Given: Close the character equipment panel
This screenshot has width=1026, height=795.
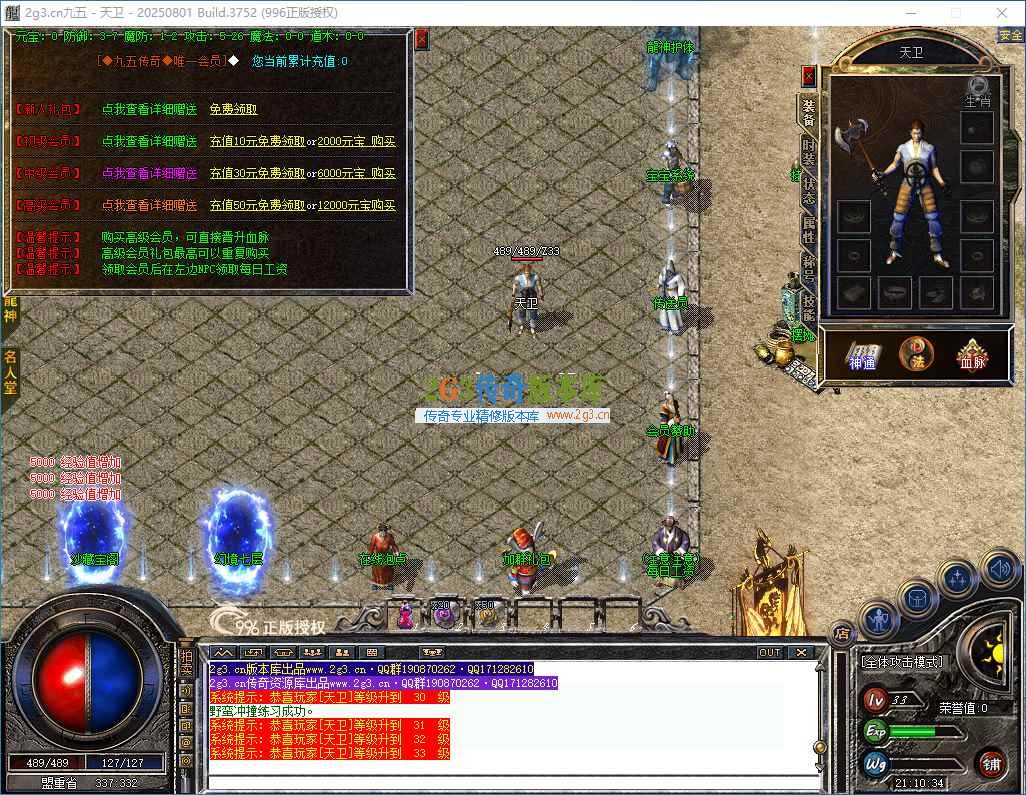Looking at the screenshot, I should click(808, 76).
